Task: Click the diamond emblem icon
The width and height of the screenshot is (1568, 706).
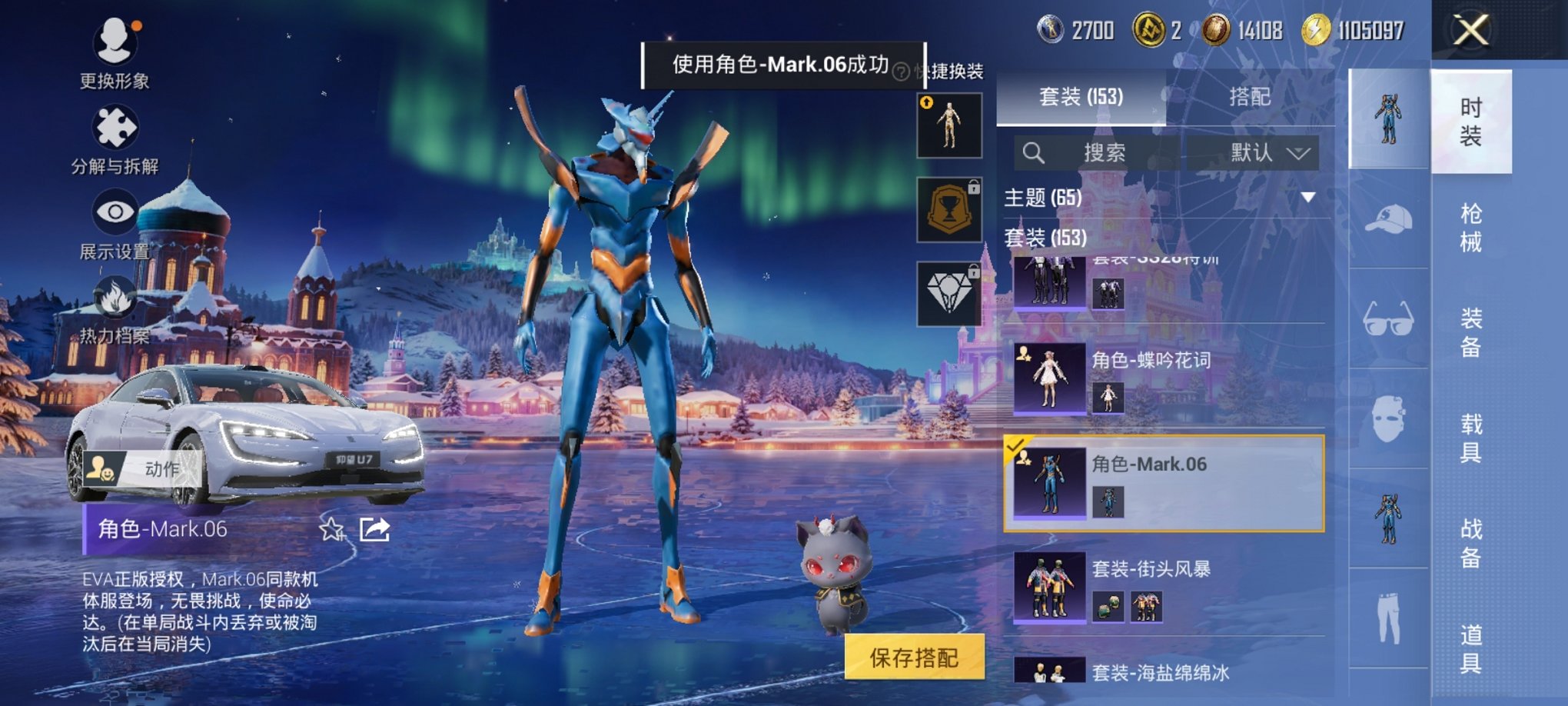Action: tap(949, 295)
